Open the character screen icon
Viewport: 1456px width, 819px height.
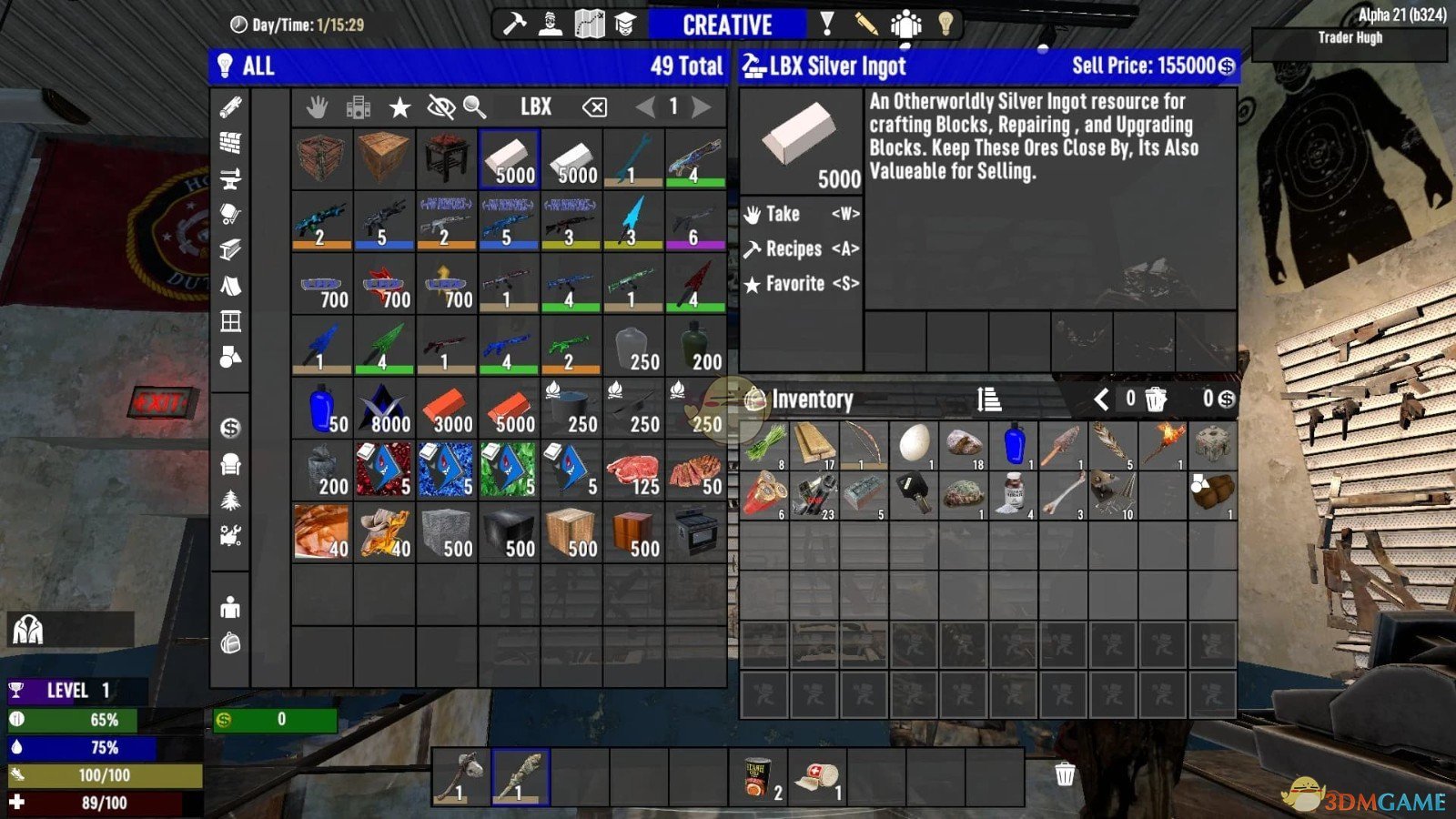click(x=550, y=23)
